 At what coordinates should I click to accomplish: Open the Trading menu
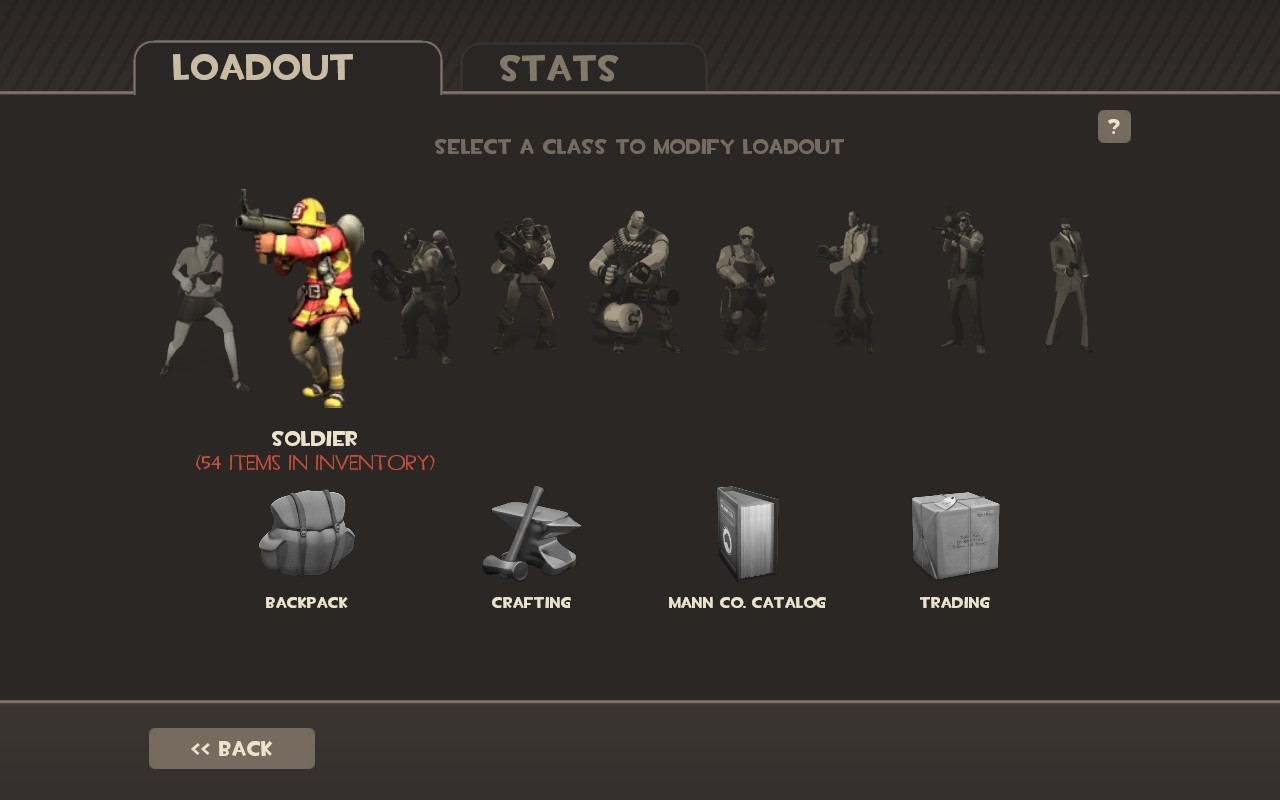pyautogui.click(x=954, y=535)
